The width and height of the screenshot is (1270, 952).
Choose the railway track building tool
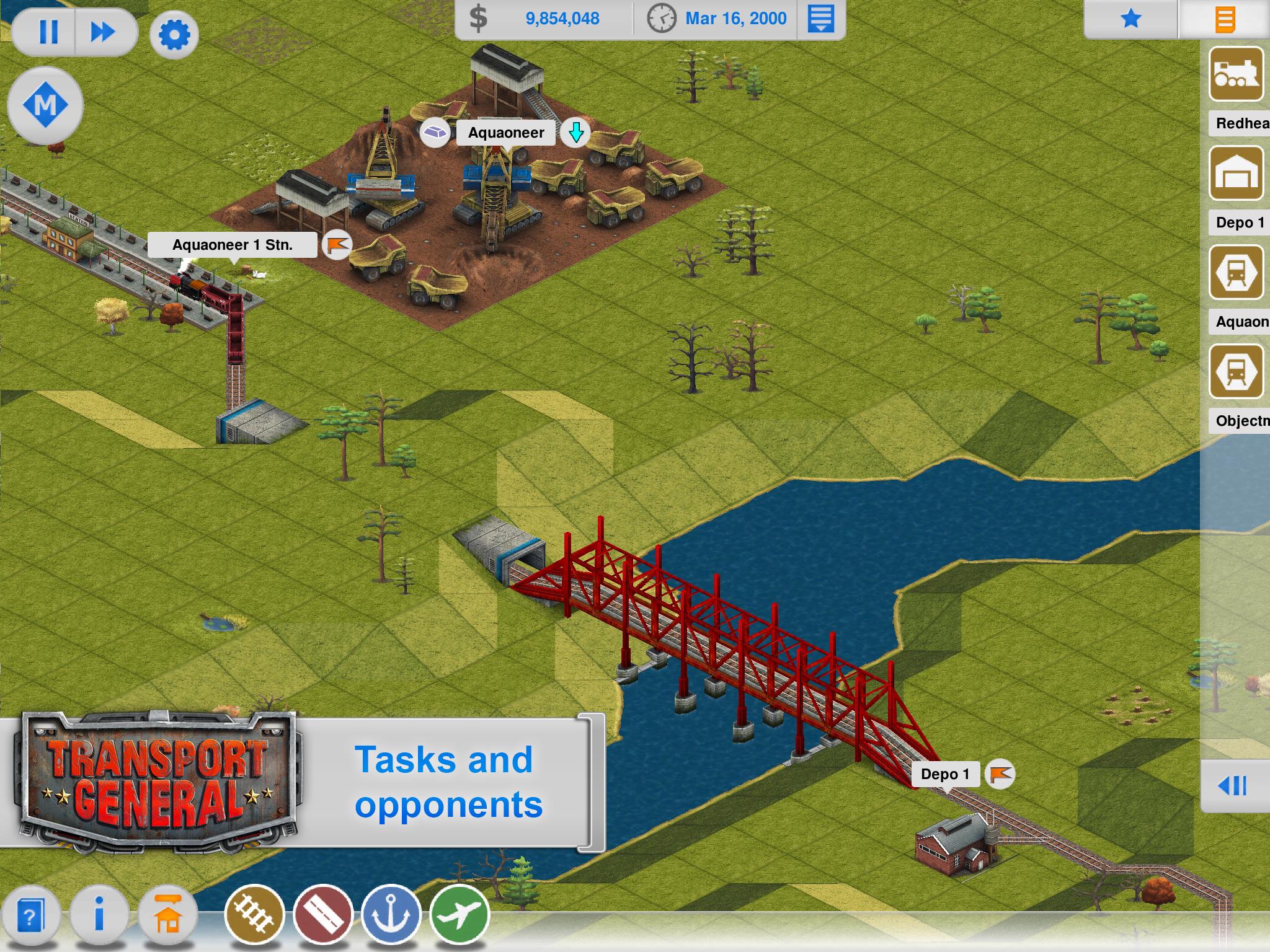tap(255, 915)
